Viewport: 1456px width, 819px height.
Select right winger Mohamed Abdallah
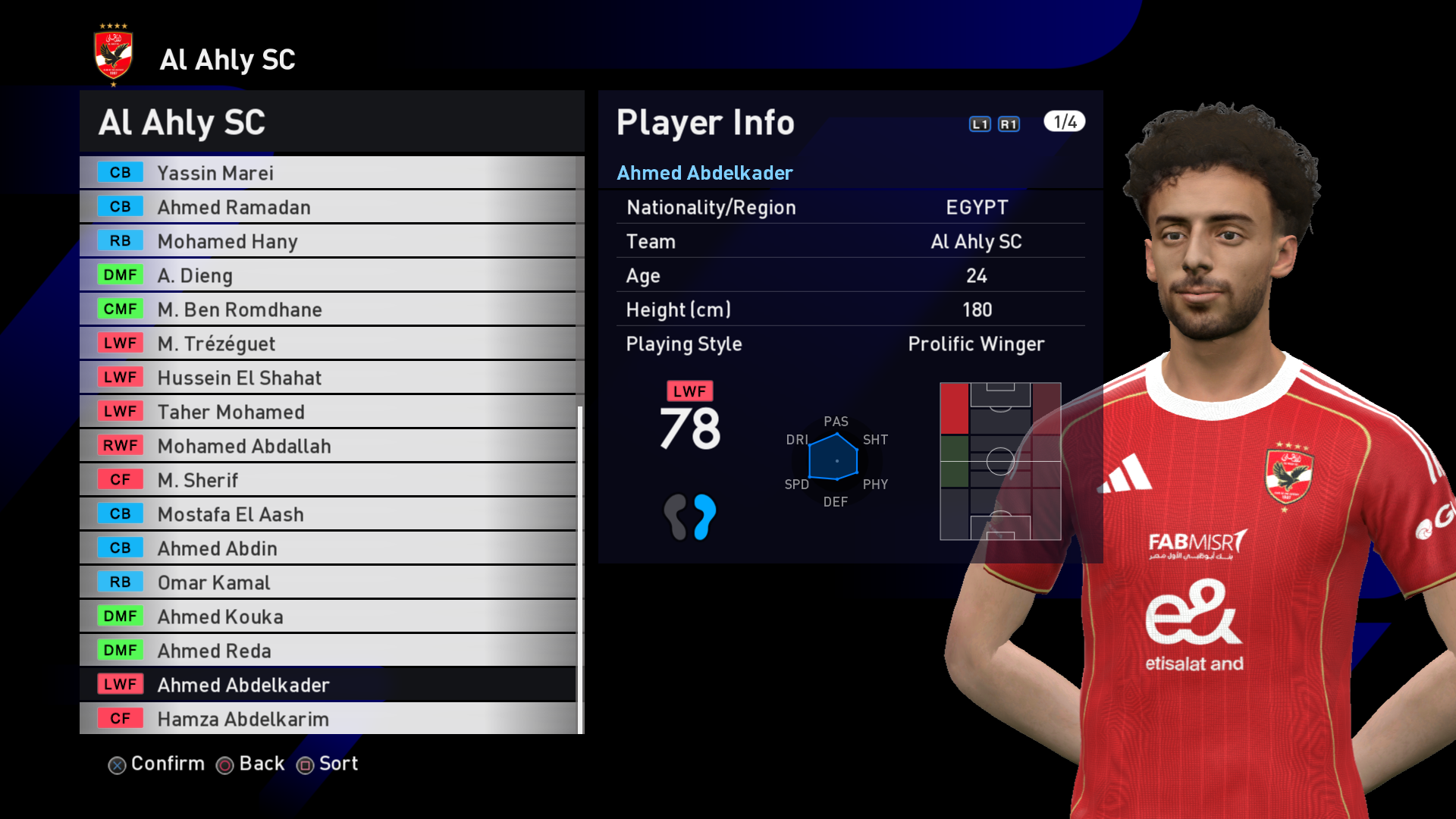(x=328, y=446)
